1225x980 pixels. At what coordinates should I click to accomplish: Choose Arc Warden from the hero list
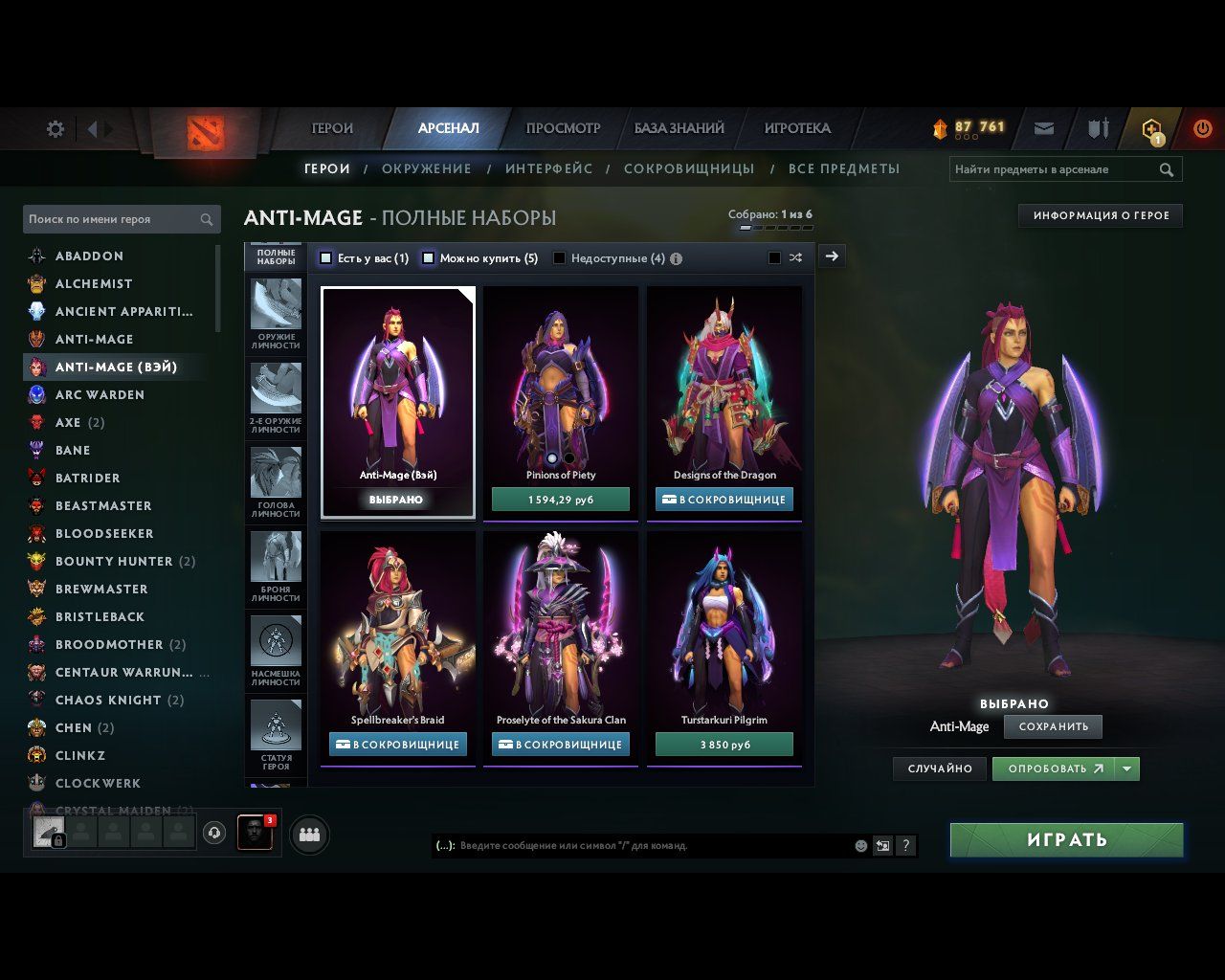(100, 394)
